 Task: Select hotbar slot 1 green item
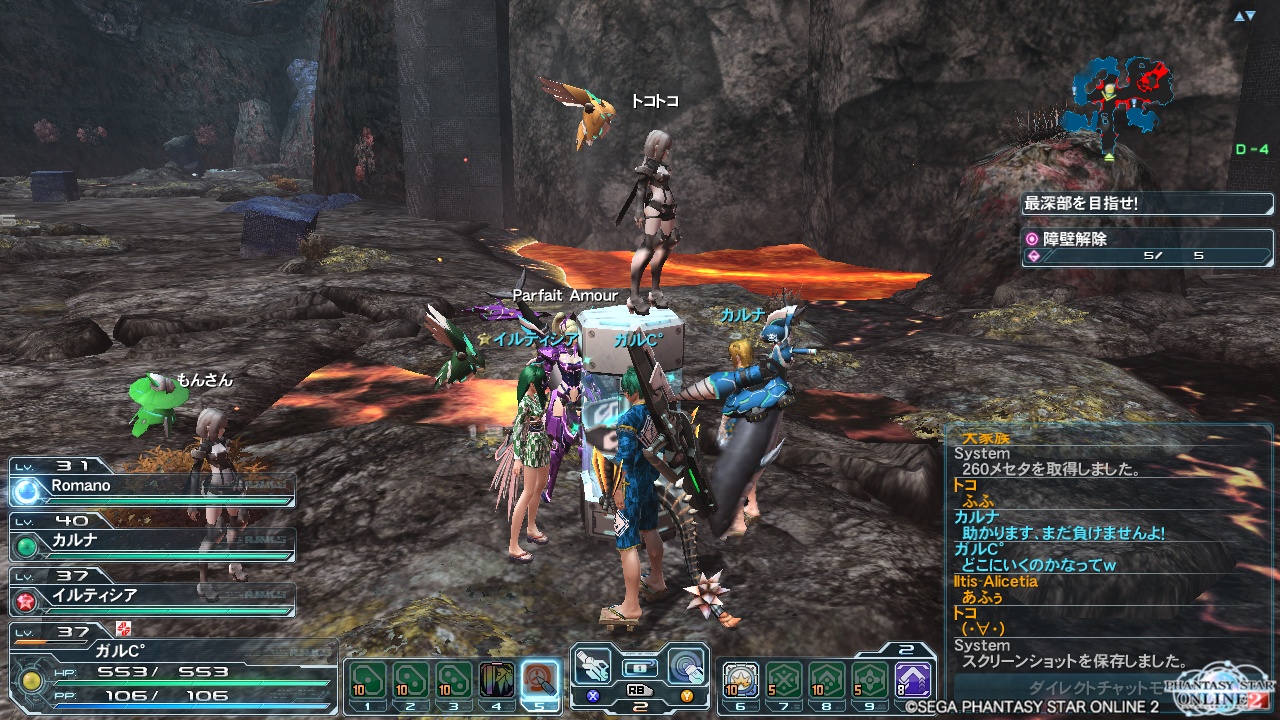[x=366, y=680]
